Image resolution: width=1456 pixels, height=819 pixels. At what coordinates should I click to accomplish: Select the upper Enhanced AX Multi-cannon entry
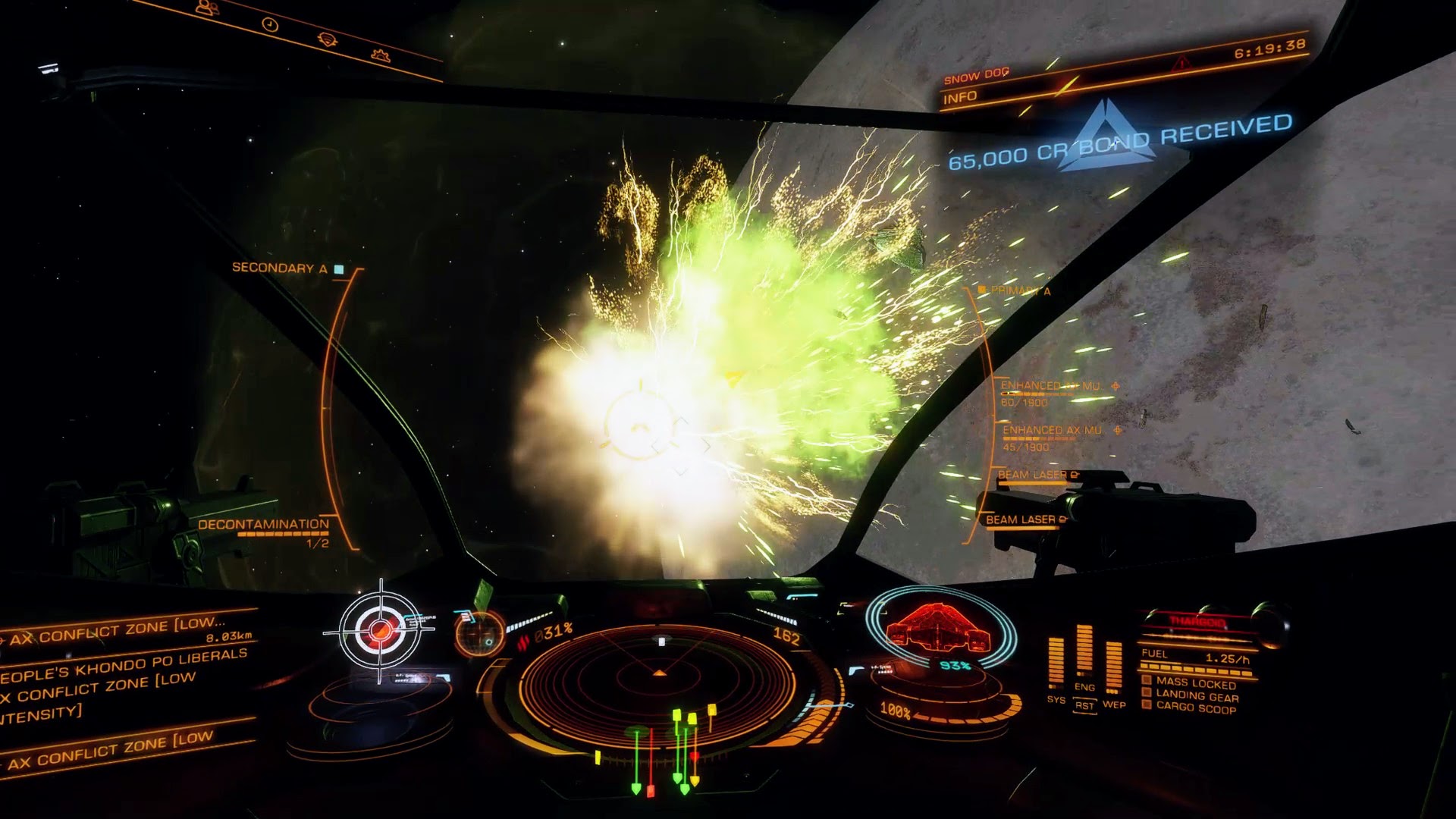[x=1050, y=386]
